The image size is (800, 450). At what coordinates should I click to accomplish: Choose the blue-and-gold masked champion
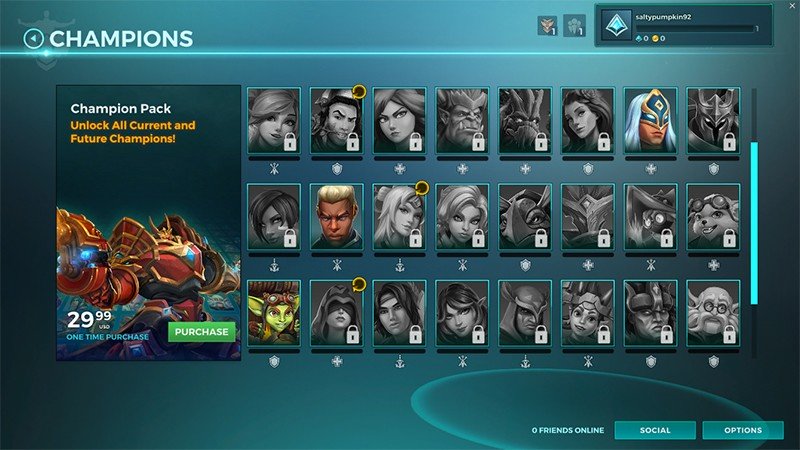click(x=650, y=120)
